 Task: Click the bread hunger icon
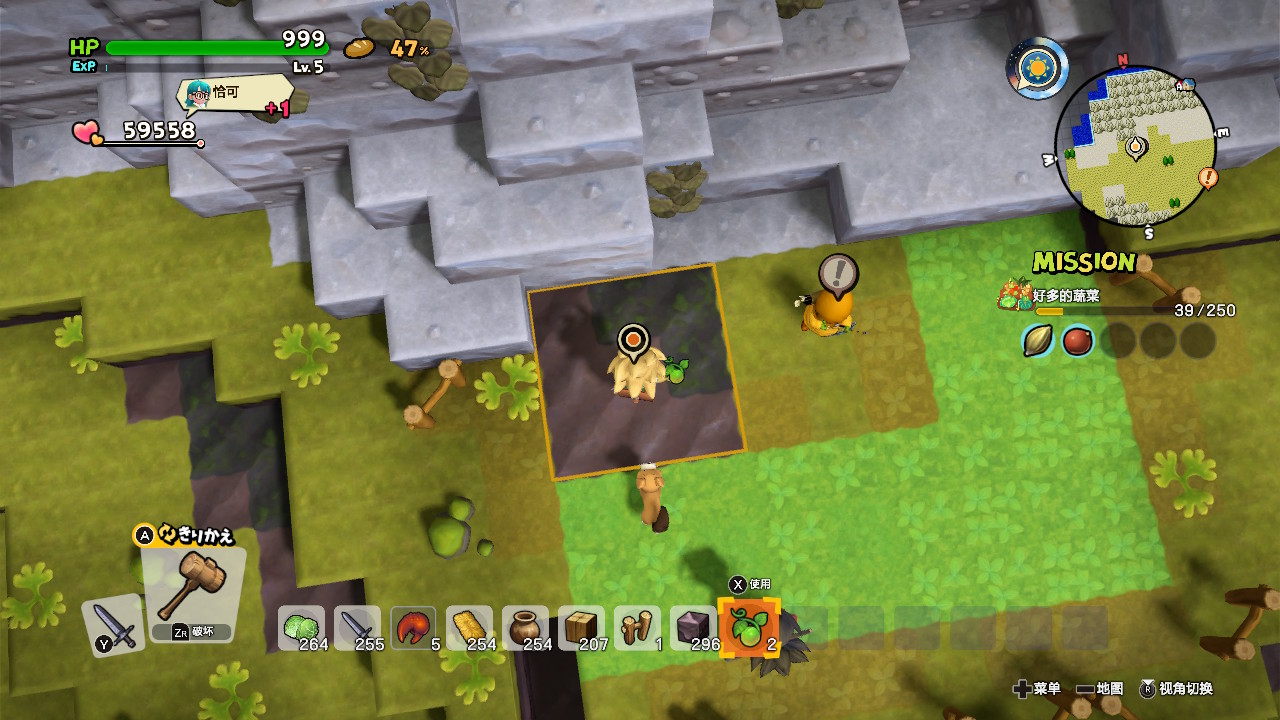tap(359, 48)
